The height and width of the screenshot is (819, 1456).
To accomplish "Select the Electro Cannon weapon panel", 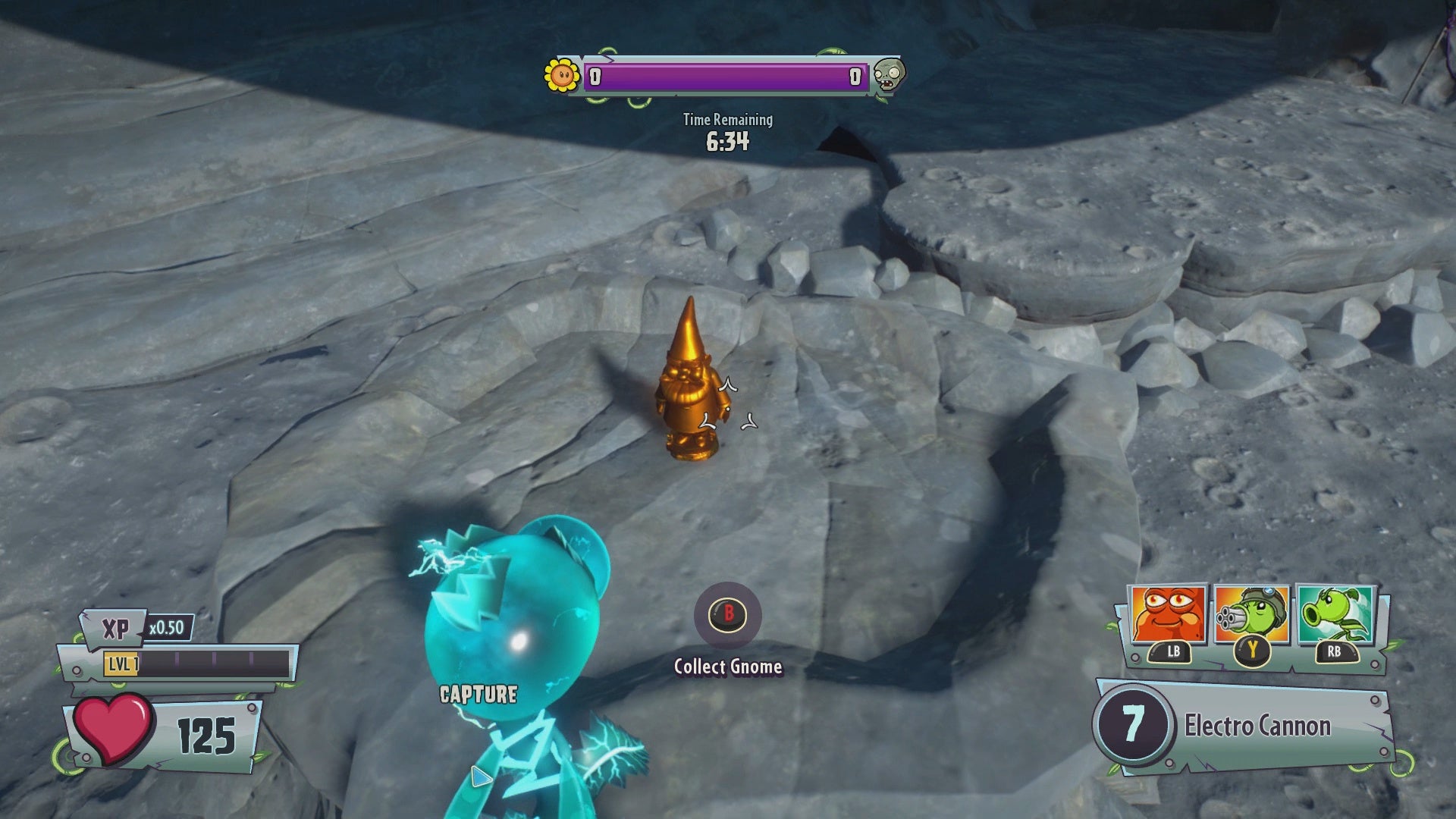I will click(x=1244, y=726).
